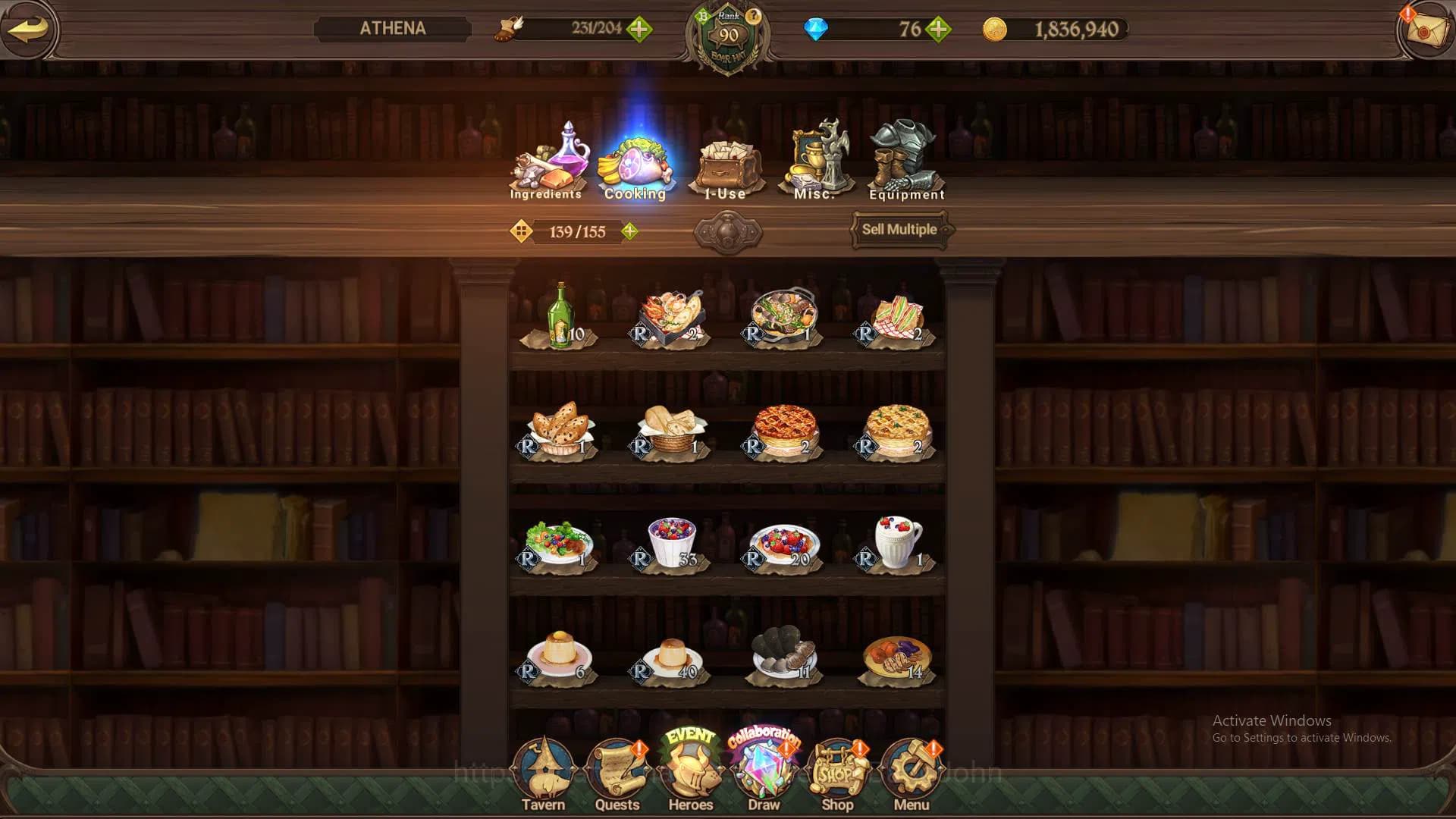1456x819 pixels.
Task: Buy more diamonds with the plus button
Action: 938,30
